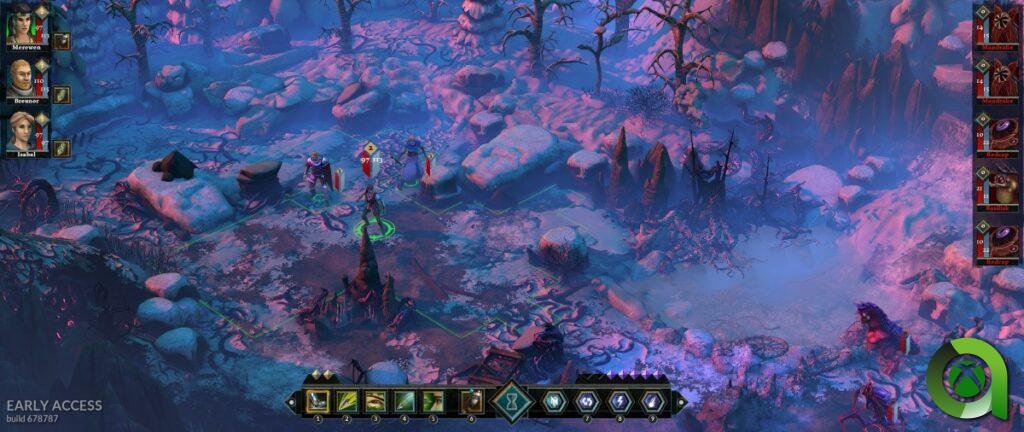Click the status icon beside Merewen's portrait
This screenshot has width=1024, height=432.
pyautogui.click(x=61, y=41)
